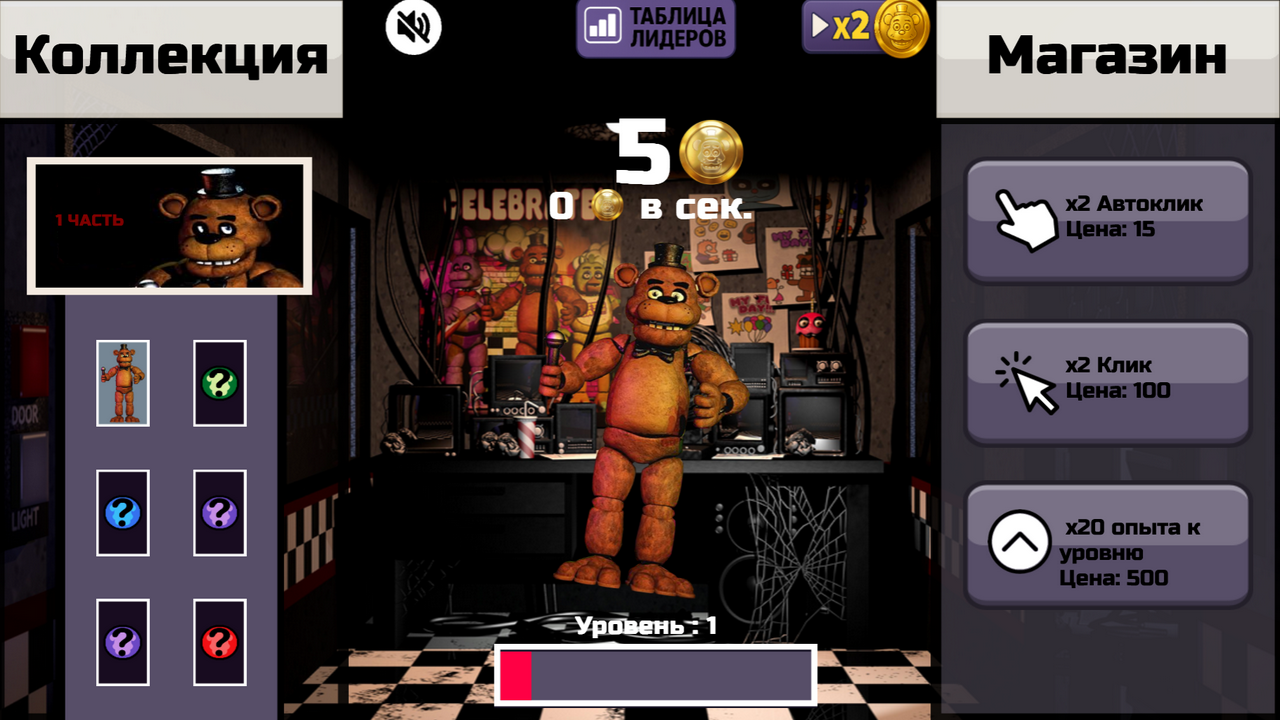The width and height of the screenshot is (1280, 720).
Task: Click the green question mark card
Action: [219, 383]
